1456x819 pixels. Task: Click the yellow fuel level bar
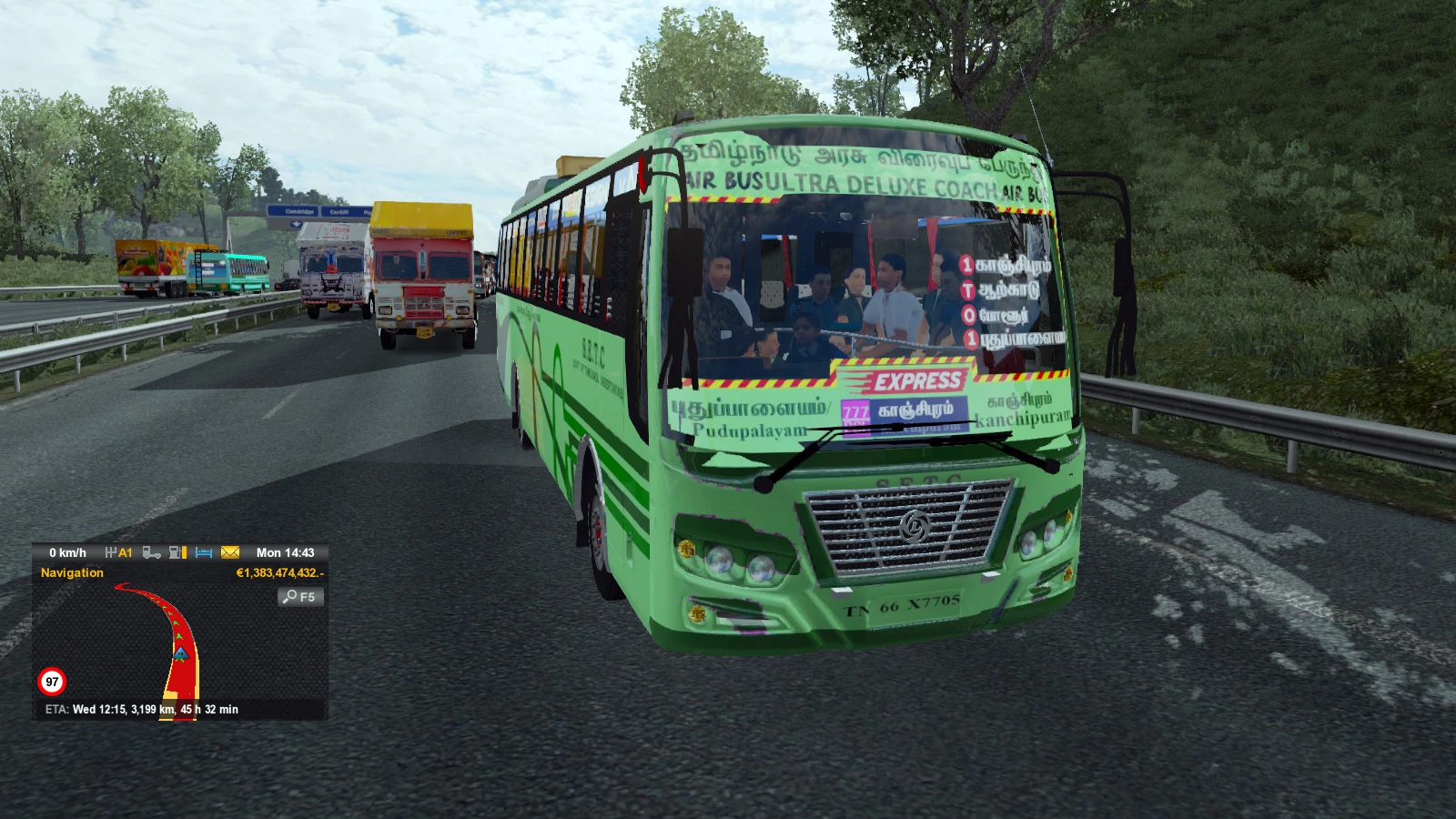pyautogui.click(x=183, y=552)
